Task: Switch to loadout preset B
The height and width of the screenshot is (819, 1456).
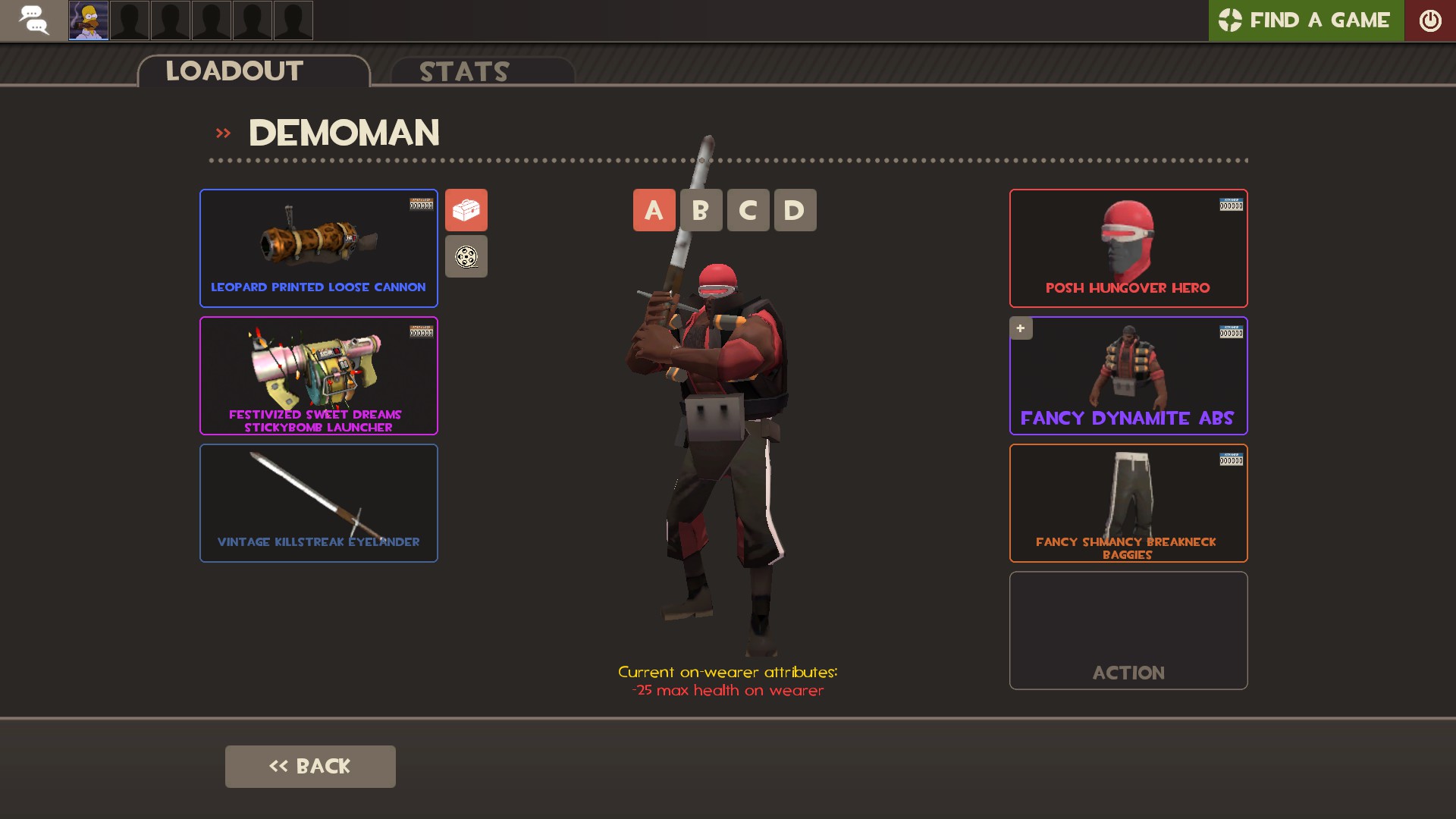Action: click(x=701, y=210)
